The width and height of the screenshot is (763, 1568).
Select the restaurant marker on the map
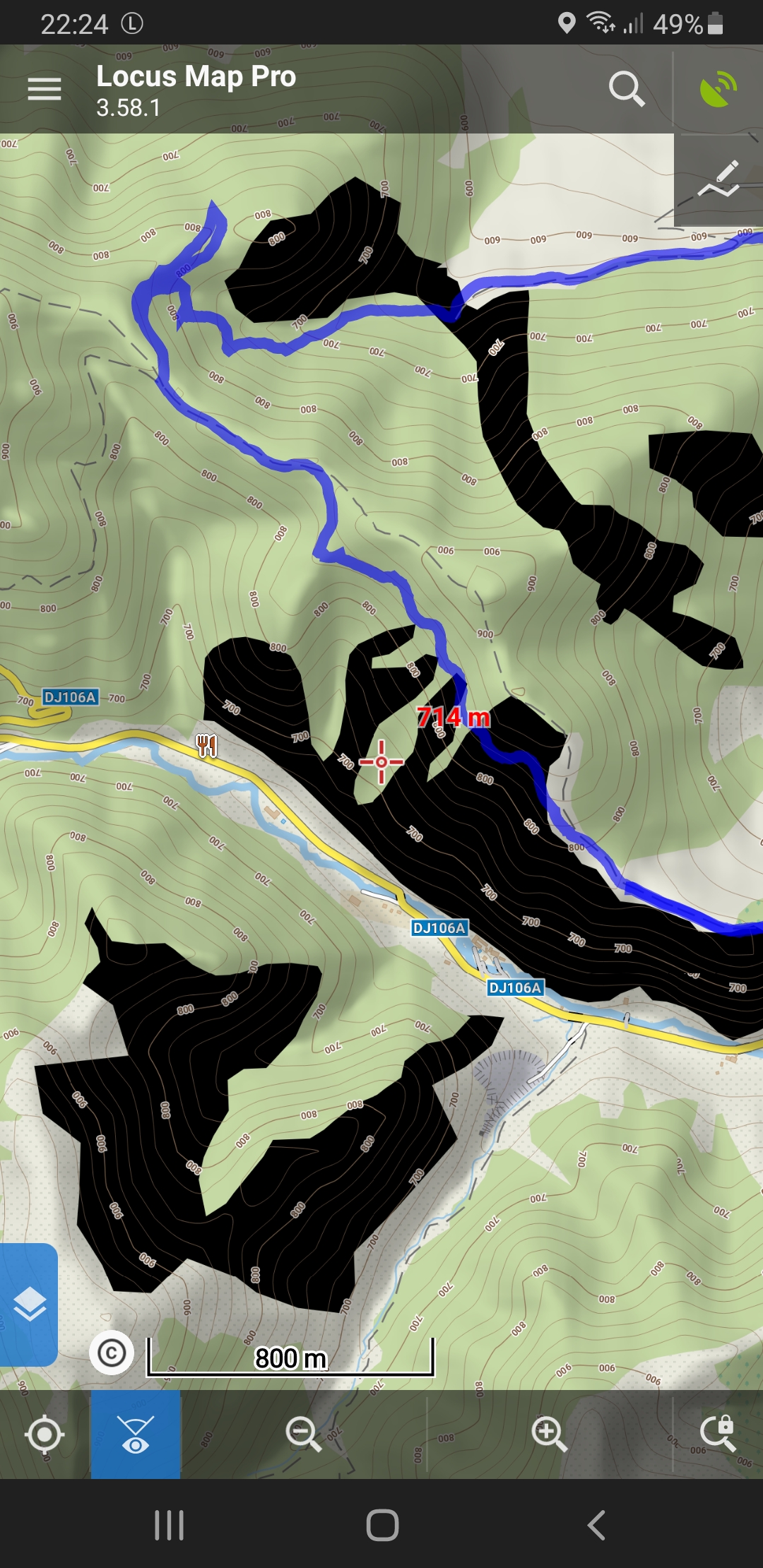tap(206, 745)
